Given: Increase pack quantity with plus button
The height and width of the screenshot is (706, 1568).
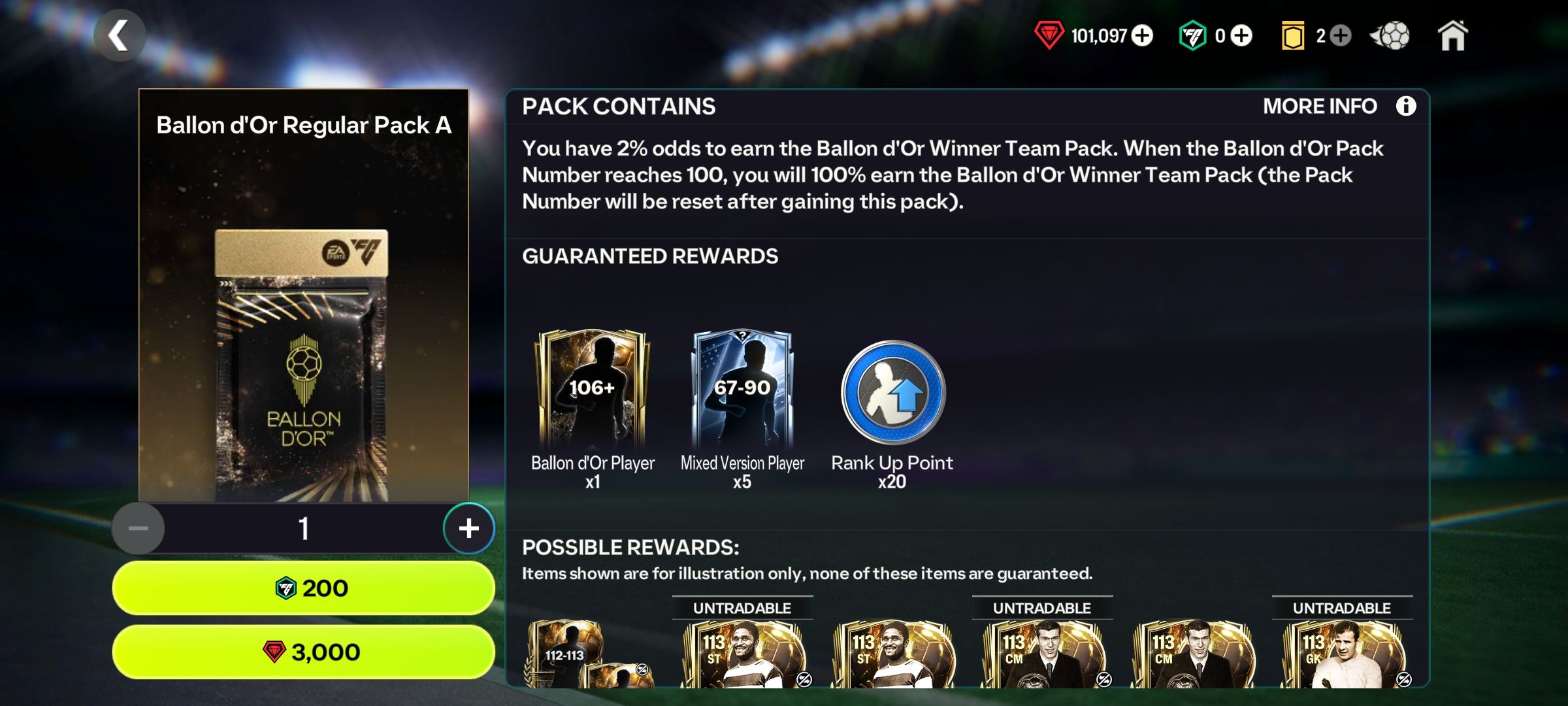Looking at the screenshot, I should click(x=468, y=528).
